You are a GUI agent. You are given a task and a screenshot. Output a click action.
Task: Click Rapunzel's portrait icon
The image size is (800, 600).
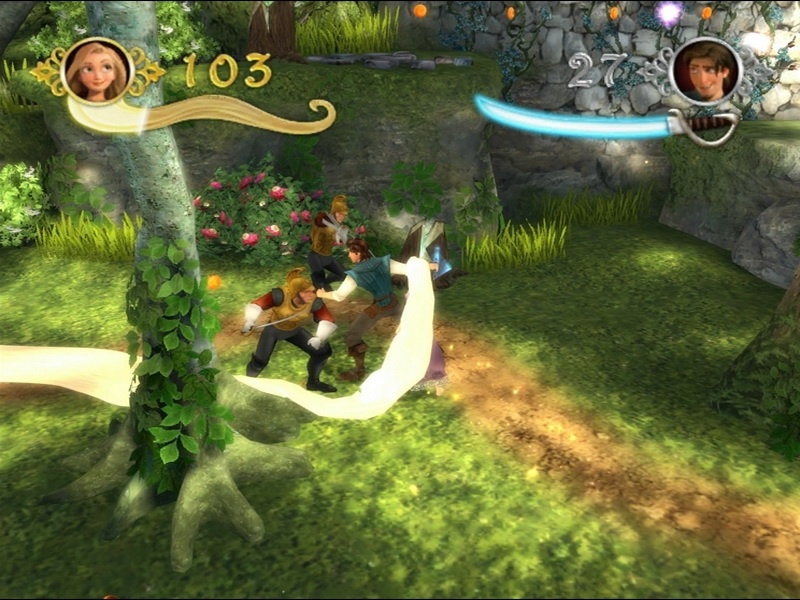97,70
